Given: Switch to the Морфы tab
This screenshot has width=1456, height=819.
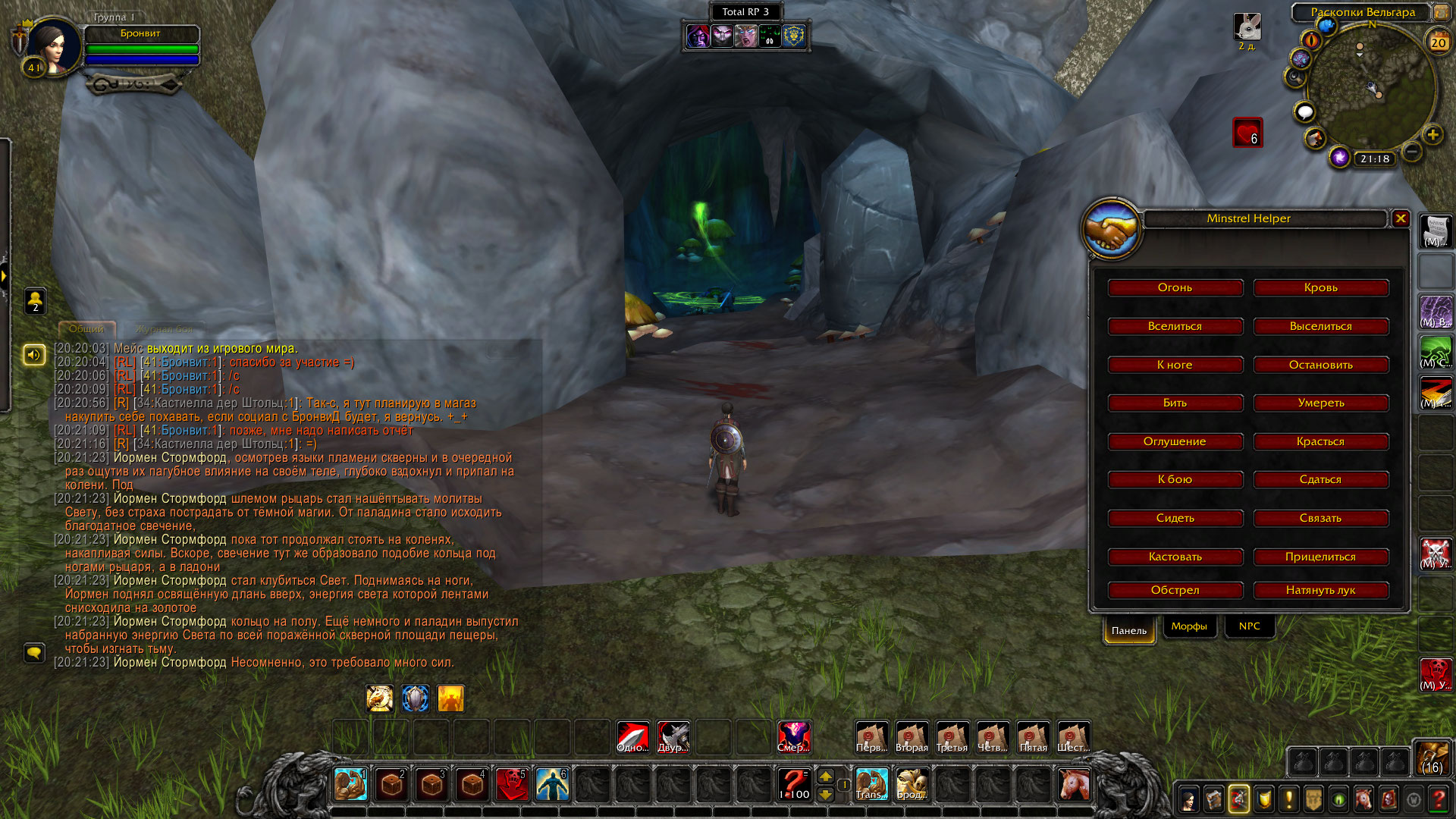Looking at the screenshot, I should tap(1188, 626).
